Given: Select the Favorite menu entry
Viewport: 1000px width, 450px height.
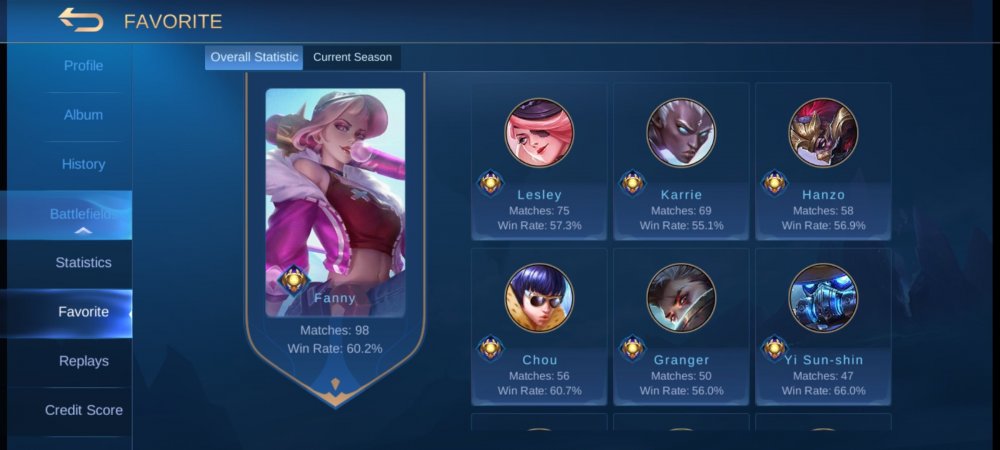Looking at the screenshot, I should click(x=84, y=312).
